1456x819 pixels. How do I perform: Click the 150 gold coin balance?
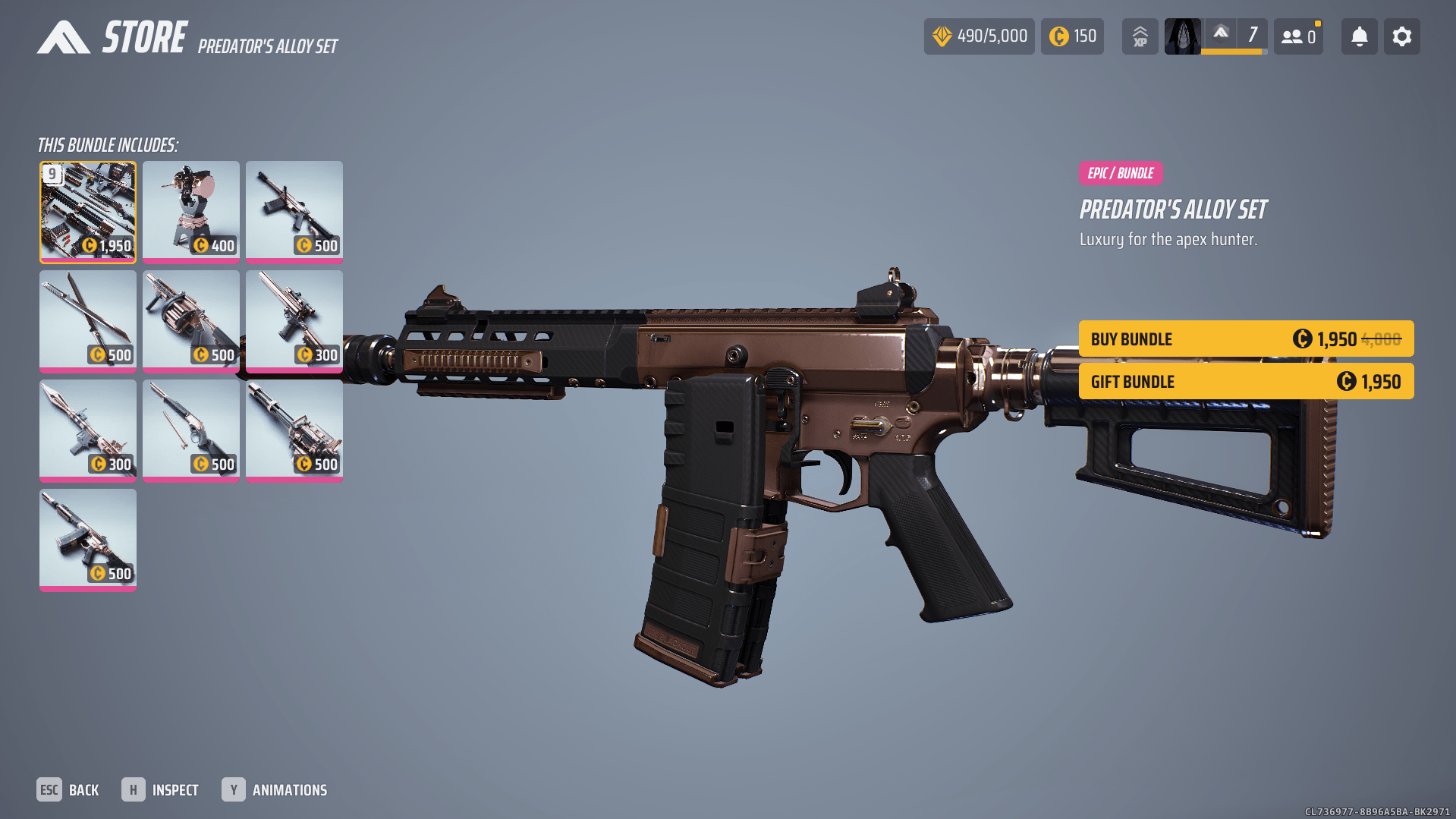click(1072, 36)
